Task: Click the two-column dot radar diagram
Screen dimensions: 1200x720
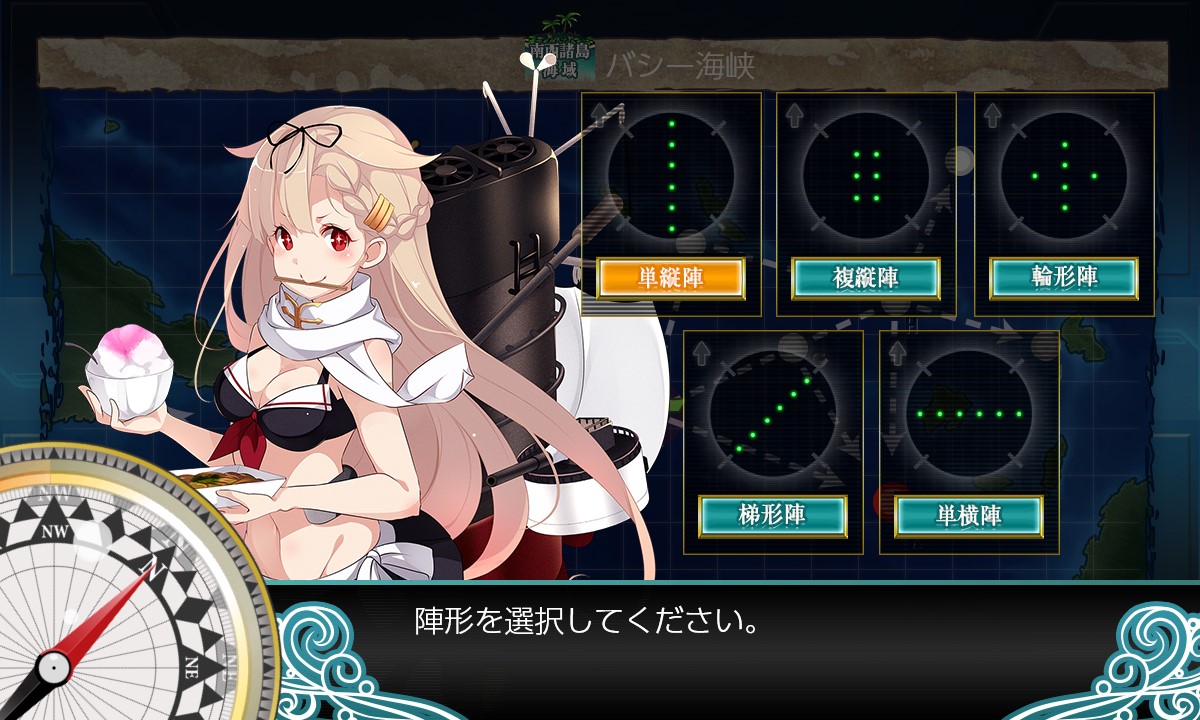Action: click(x=866, y=176)
